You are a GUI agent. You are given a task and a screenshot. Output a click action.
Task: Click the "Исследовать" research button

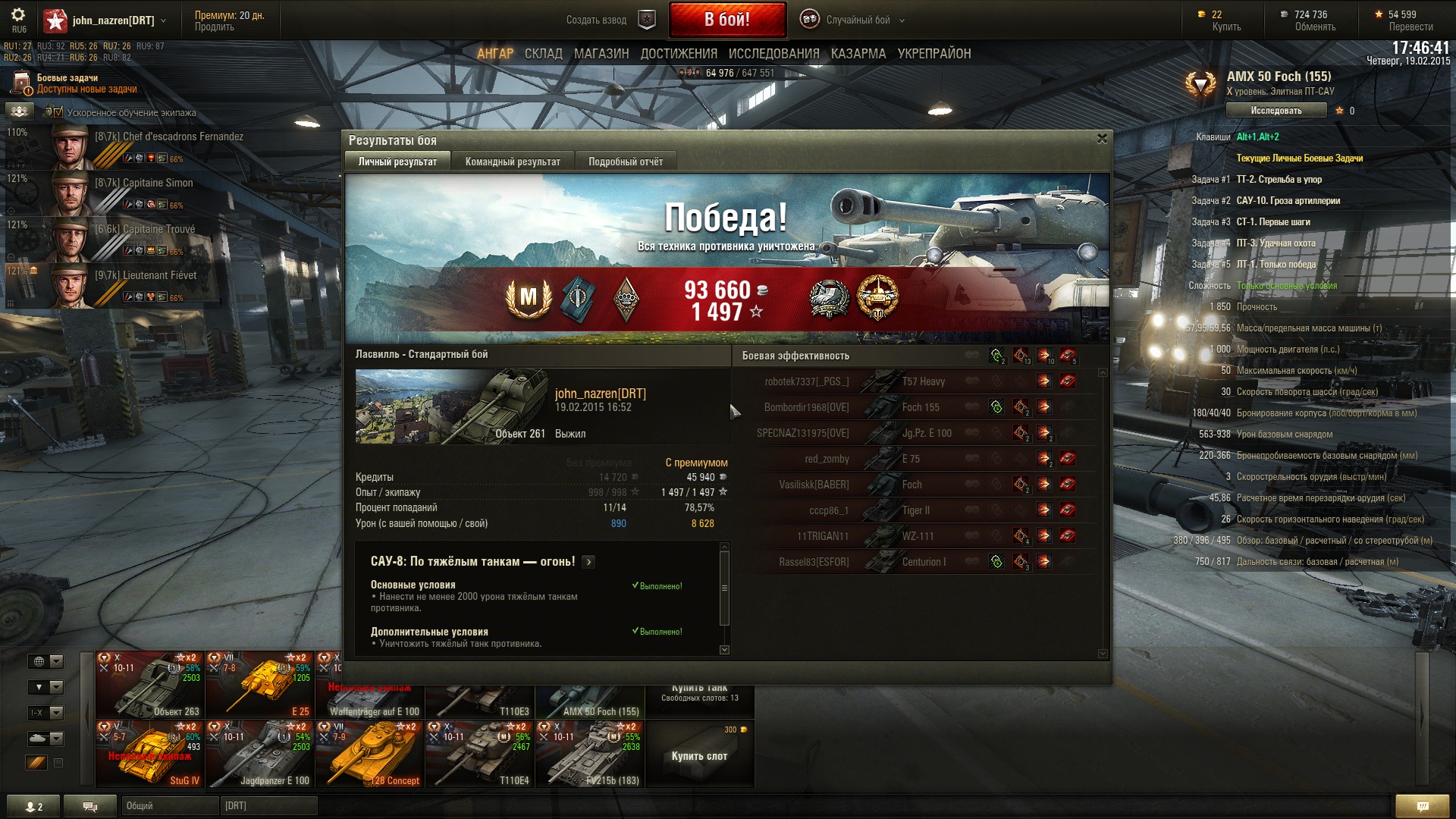pyautogui.click(x=1276, y=111)
